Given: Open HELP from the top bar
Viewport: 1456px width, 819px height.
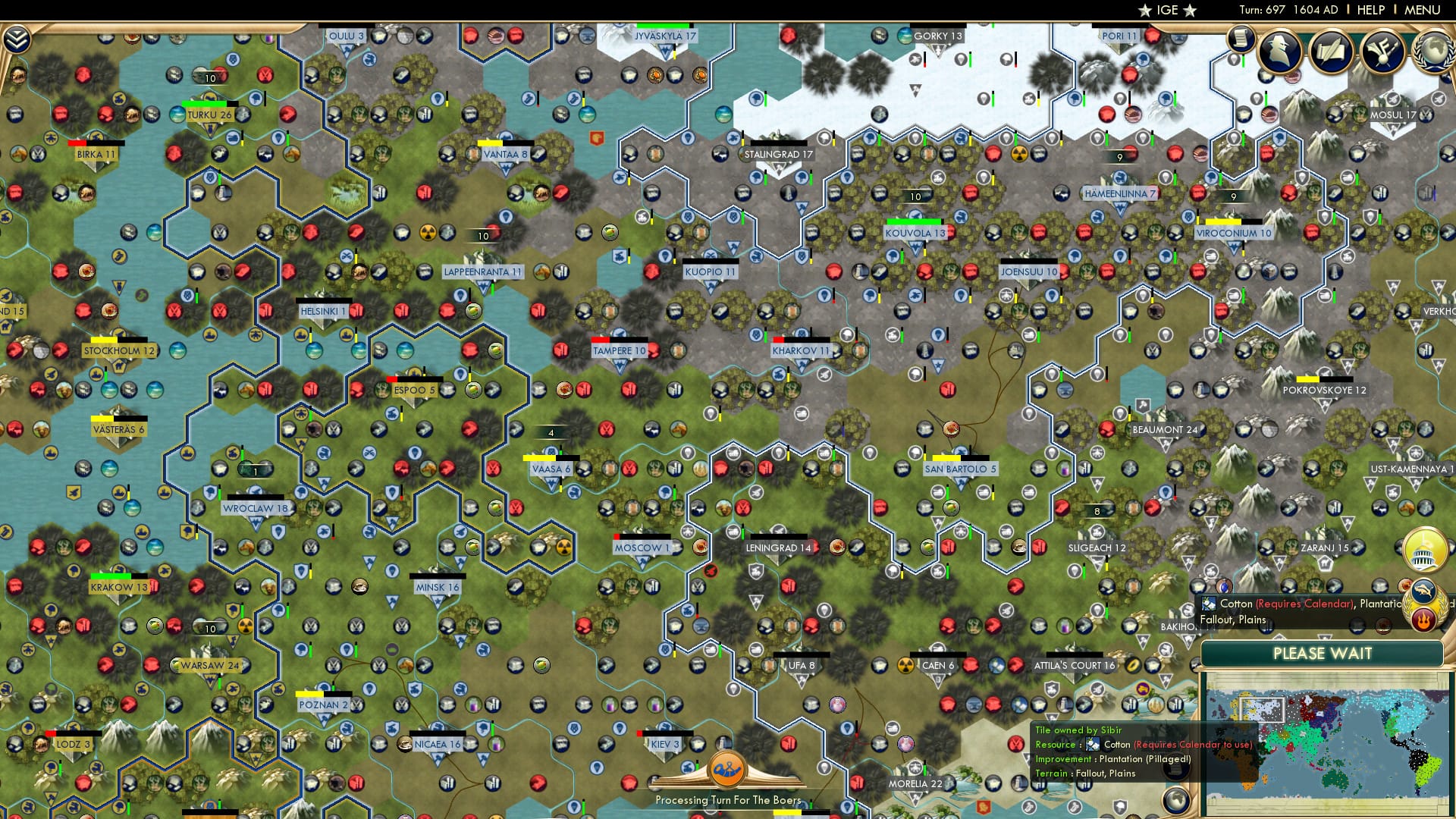Looking at the screenshot, I should point(1370,10).
